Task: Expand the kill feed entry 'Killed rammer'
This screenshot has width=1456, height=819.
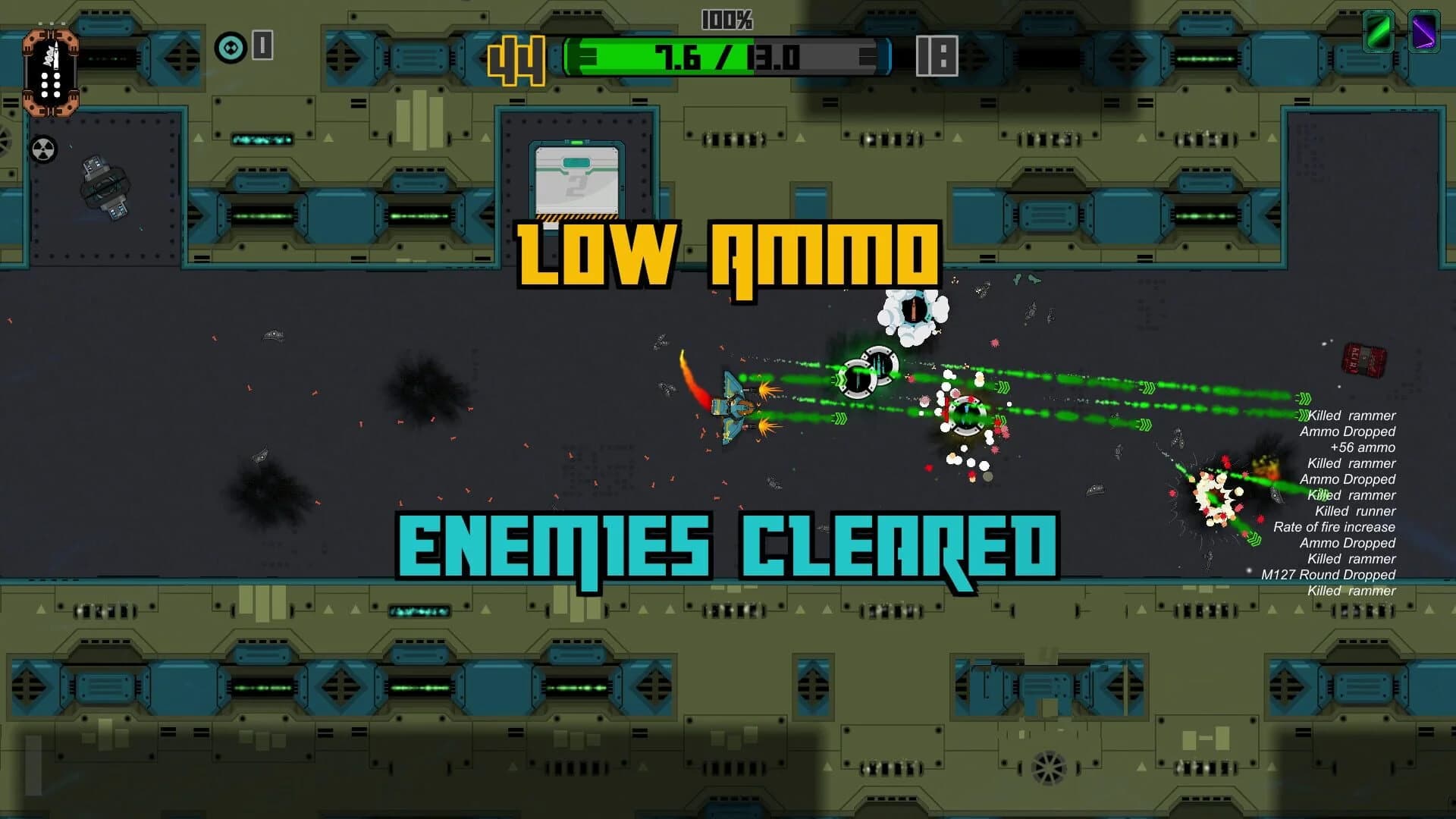Action: pyautogui.click(x=1350, y=416)
